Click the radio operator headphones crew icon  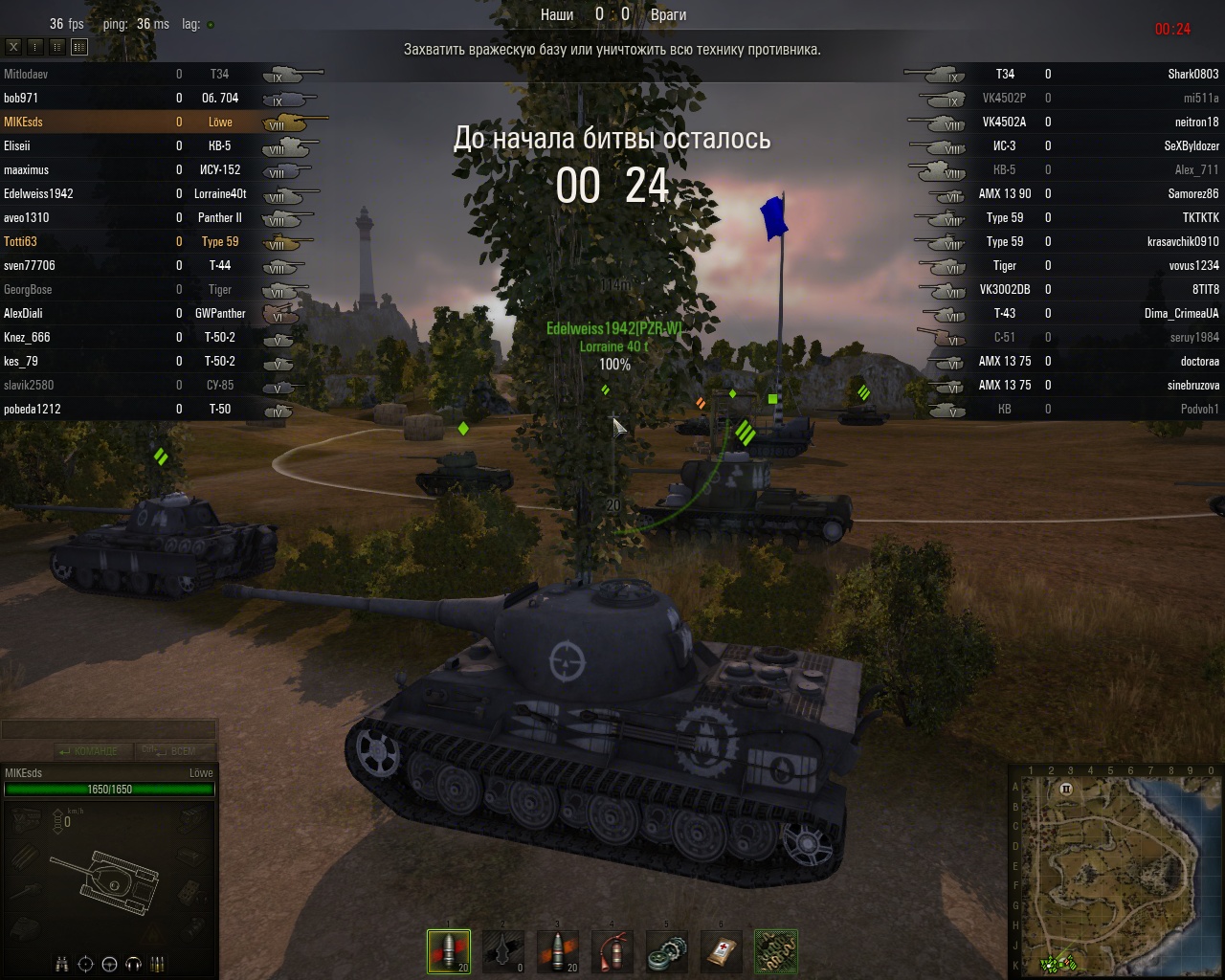pos(134,964)
